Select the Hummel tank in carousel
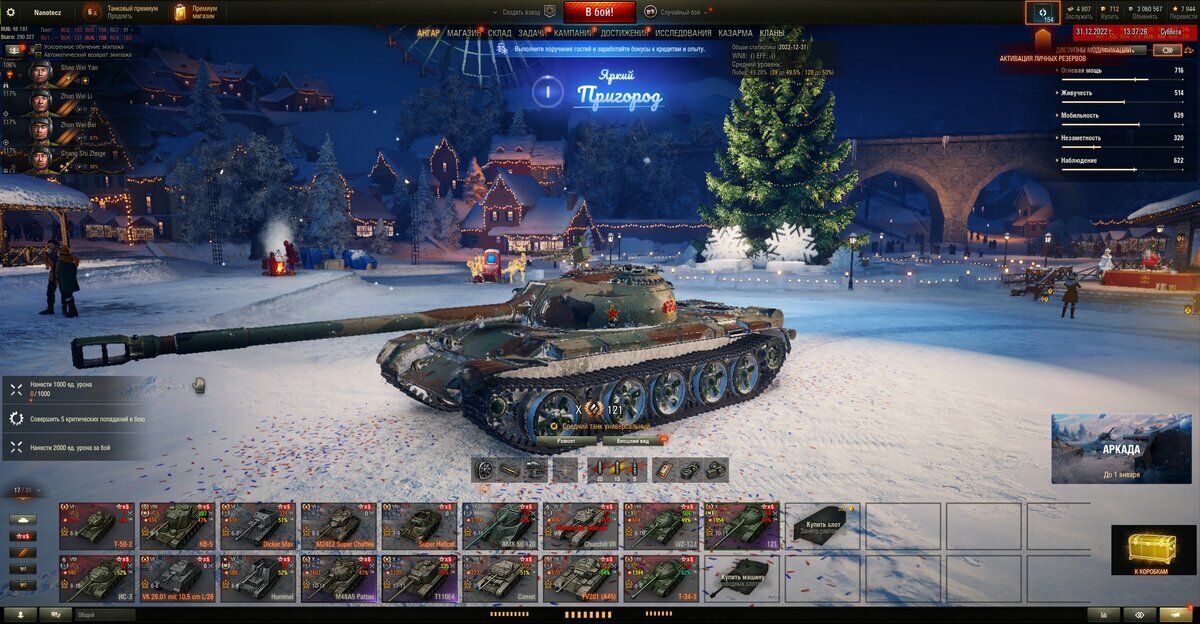 [x=257, y=578]
